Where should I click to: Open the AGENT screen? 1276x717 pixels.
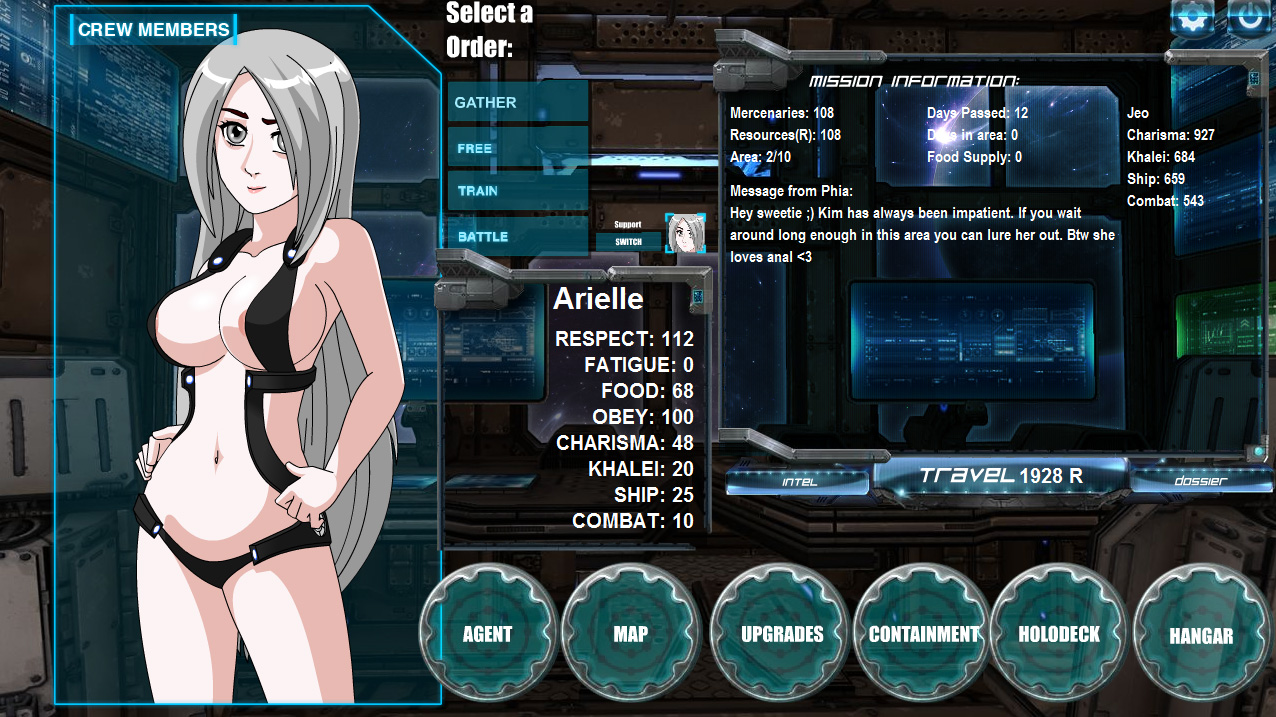(x=488, y=634)
